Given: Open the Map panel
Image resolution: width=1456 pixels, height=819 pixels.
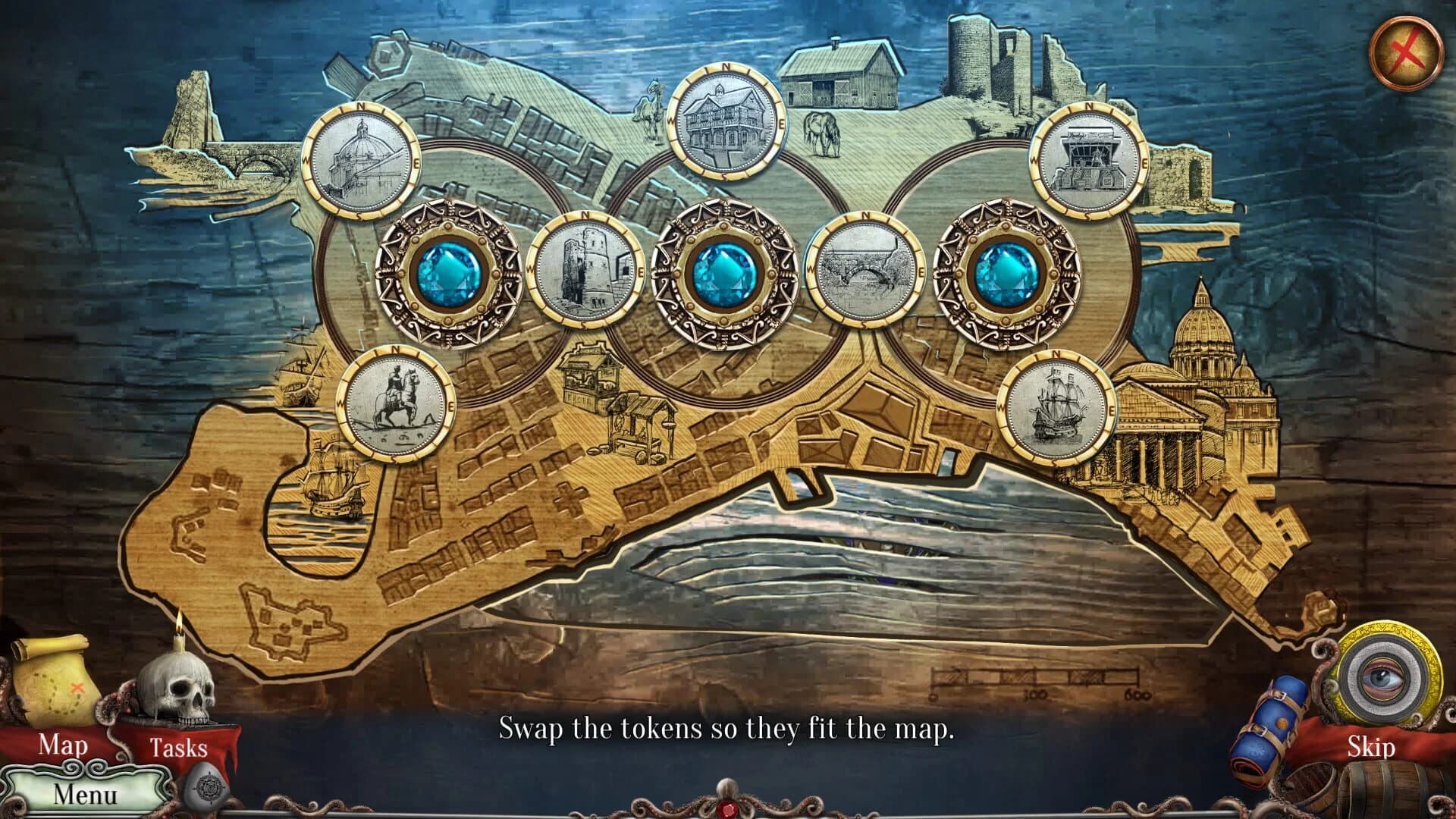Looking at the screenshot, I should point(63,746).
